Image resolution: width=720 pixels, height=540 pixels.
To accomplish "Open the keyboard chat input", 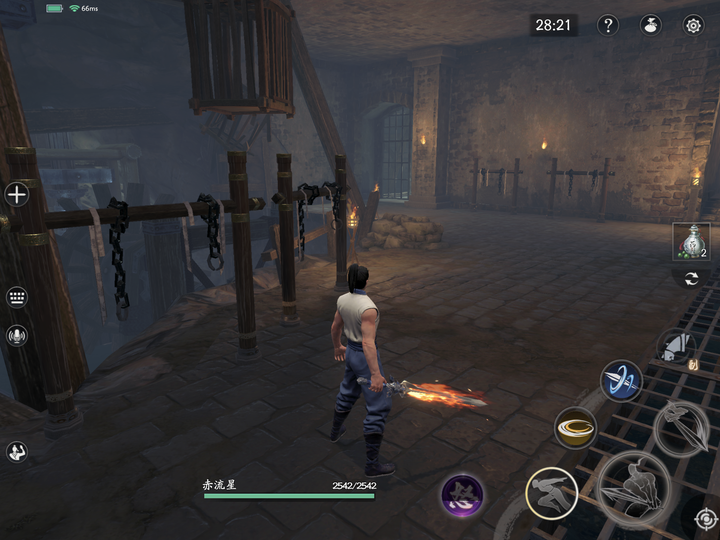I will point(17,297).
